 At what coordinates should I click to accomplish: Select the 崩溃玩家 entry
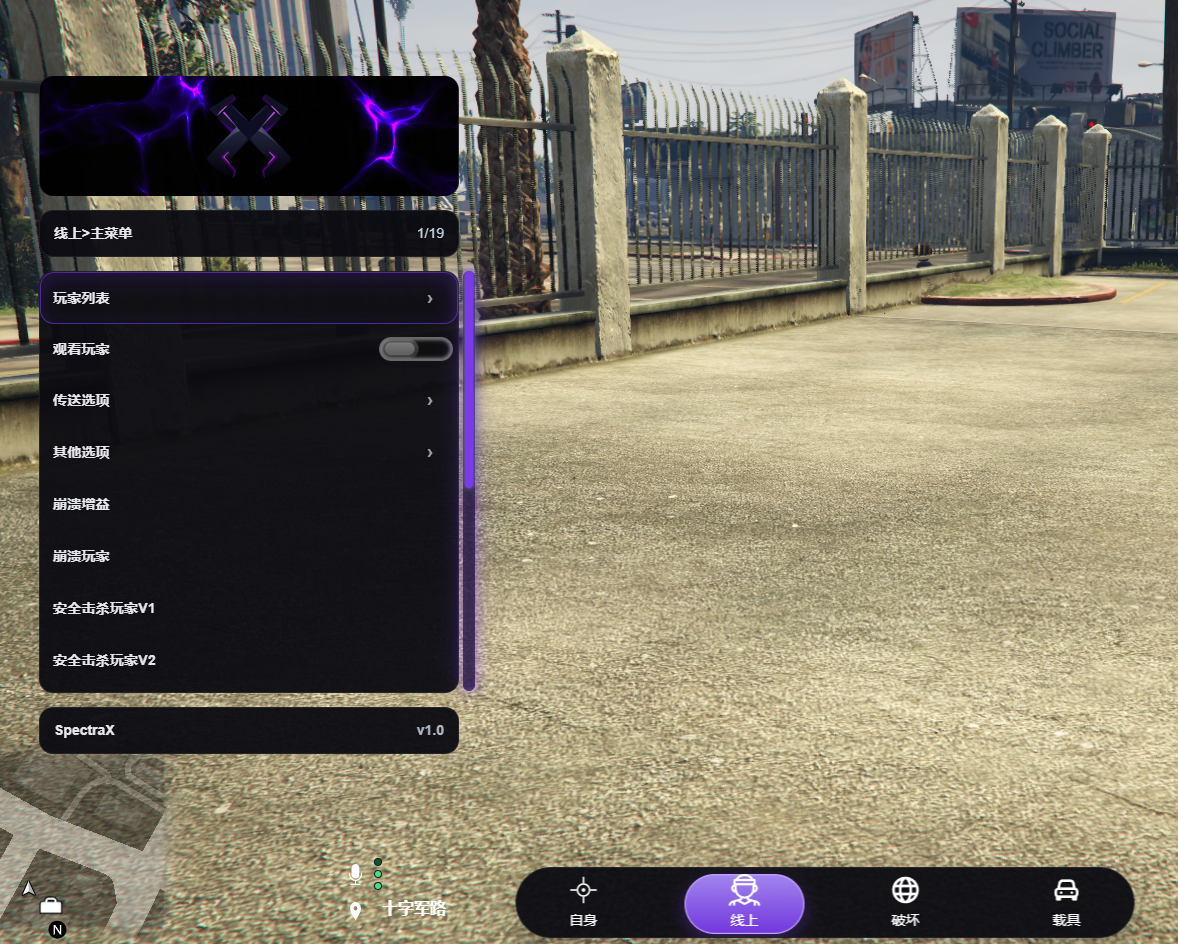(248, 556)
